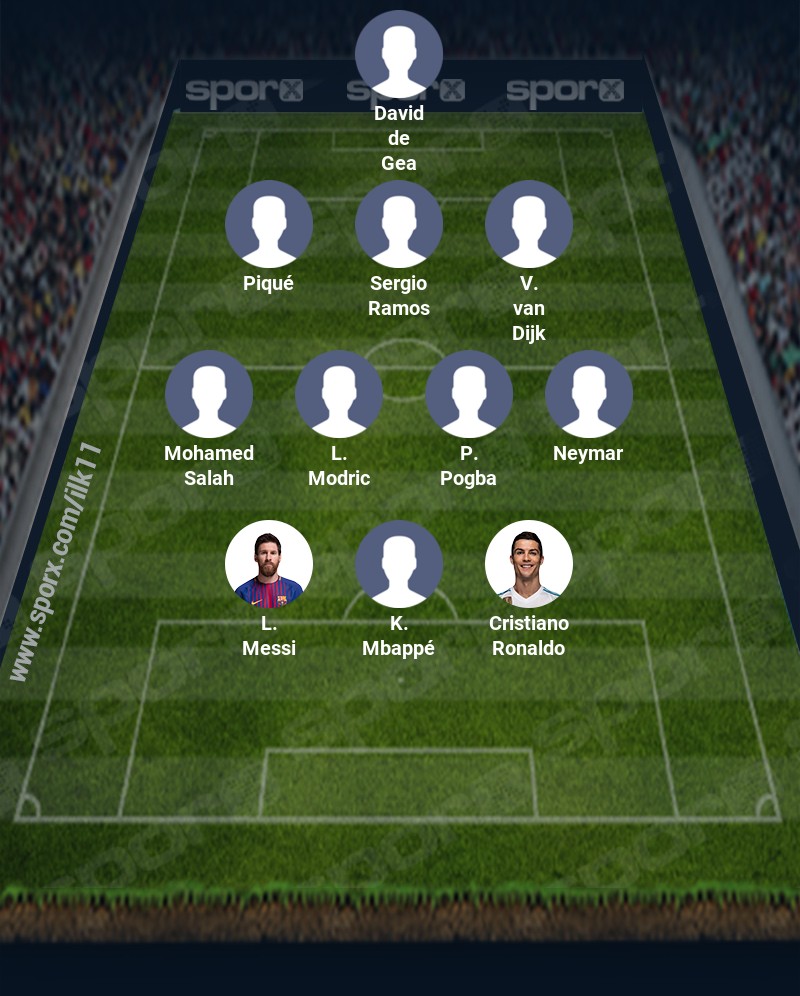This screenshot has height=996, width=800.
Task: Choose the Piqué defender slot
Action: point(269,224)
